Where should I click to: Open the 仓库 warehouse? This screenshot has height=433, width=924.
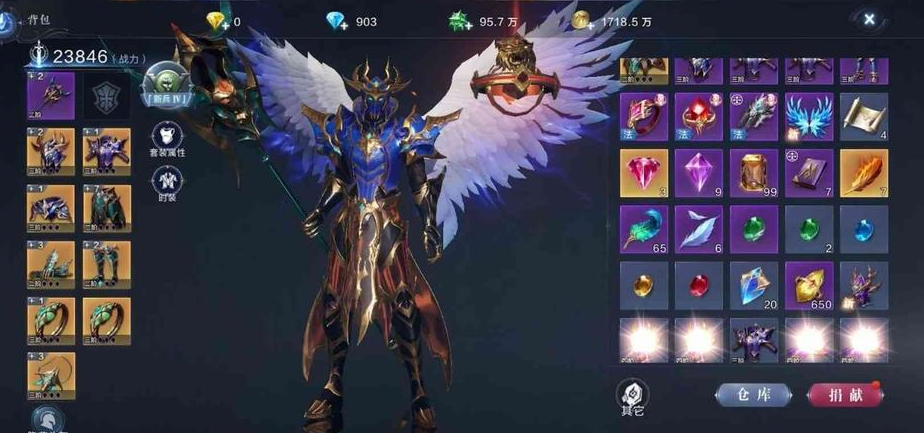point(752,395)
